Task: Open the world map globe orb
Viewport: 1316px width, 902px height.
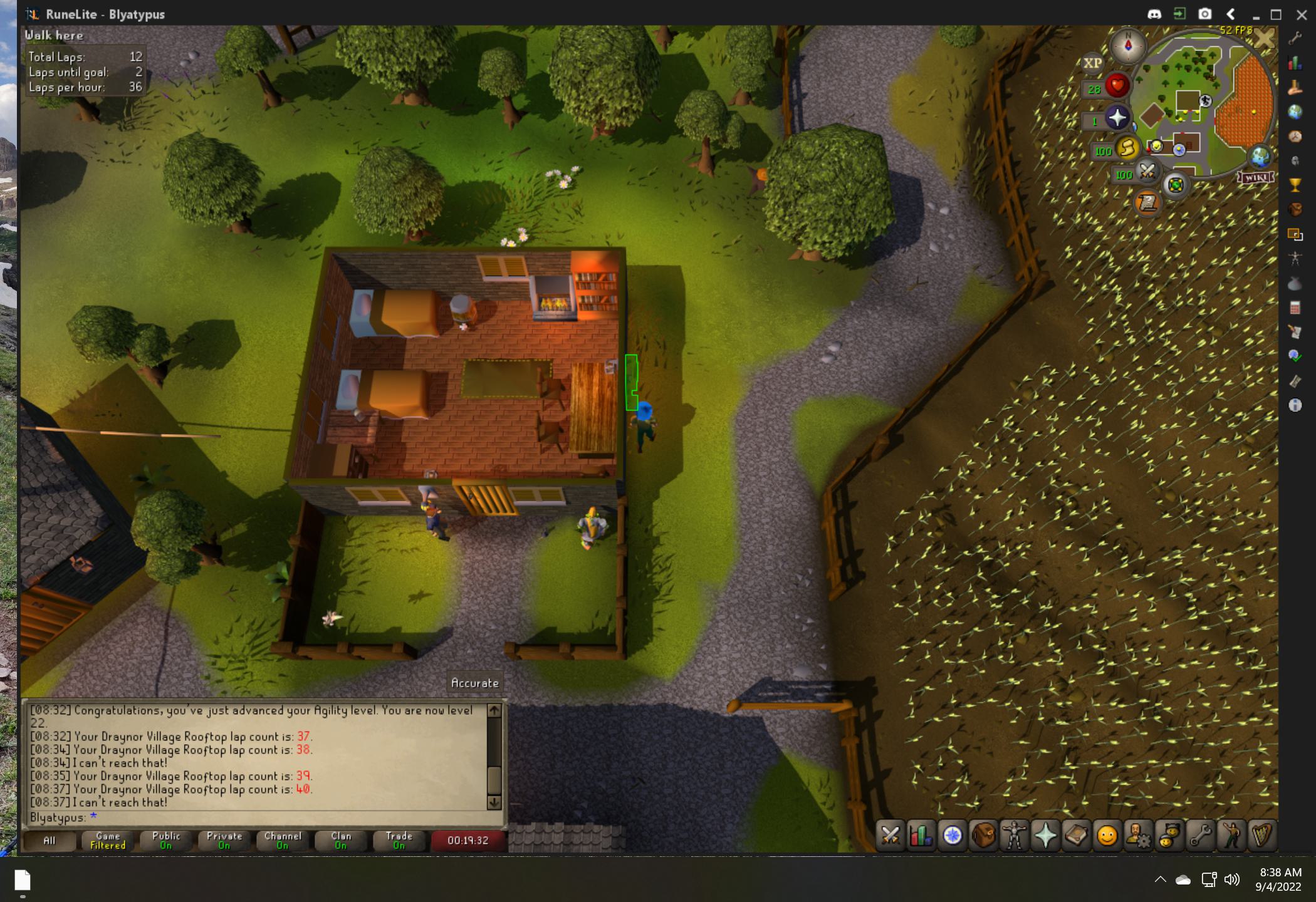Action: click(x=1260, y=157)
